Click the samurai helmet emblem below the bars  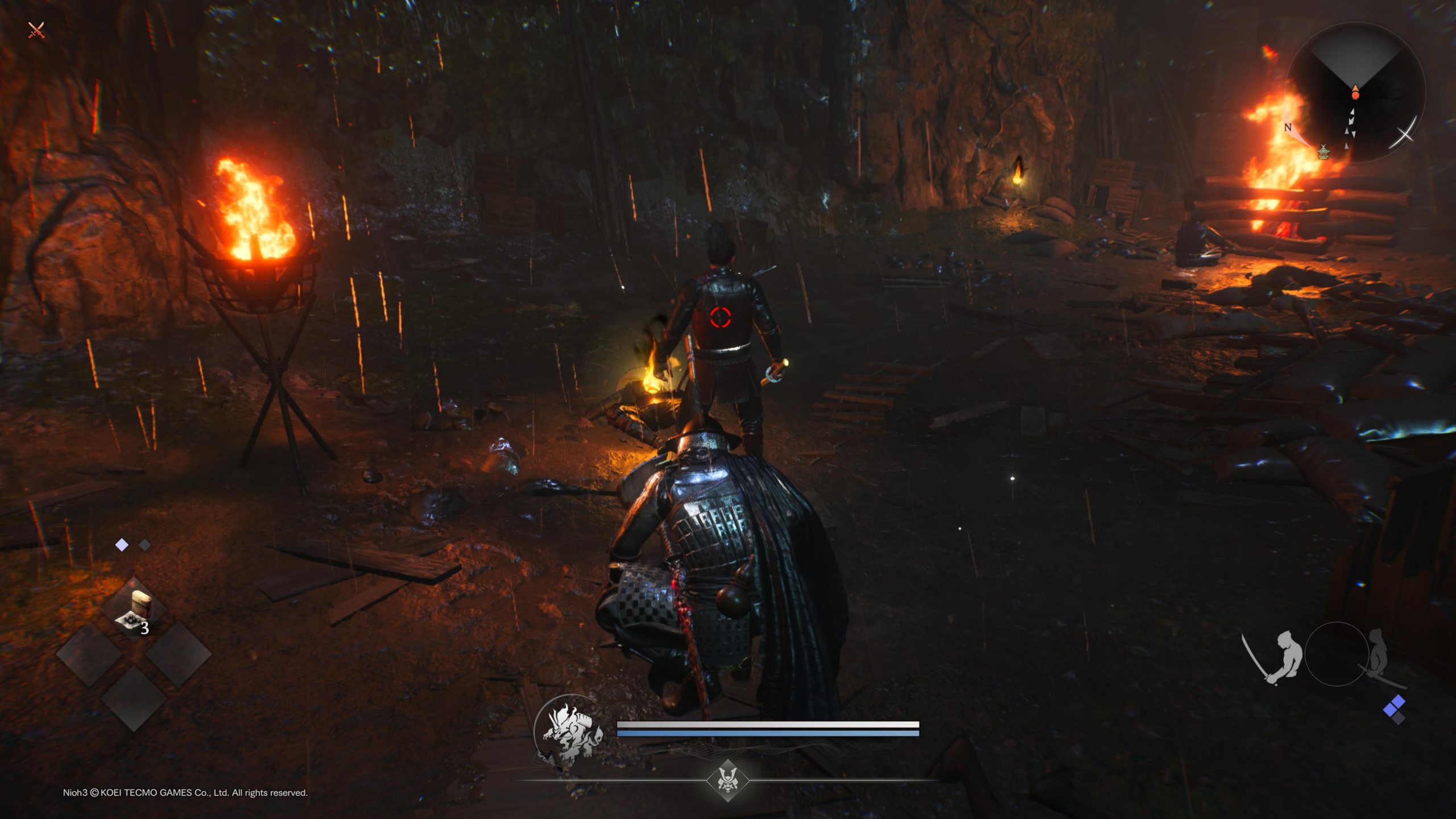point(727,780)
